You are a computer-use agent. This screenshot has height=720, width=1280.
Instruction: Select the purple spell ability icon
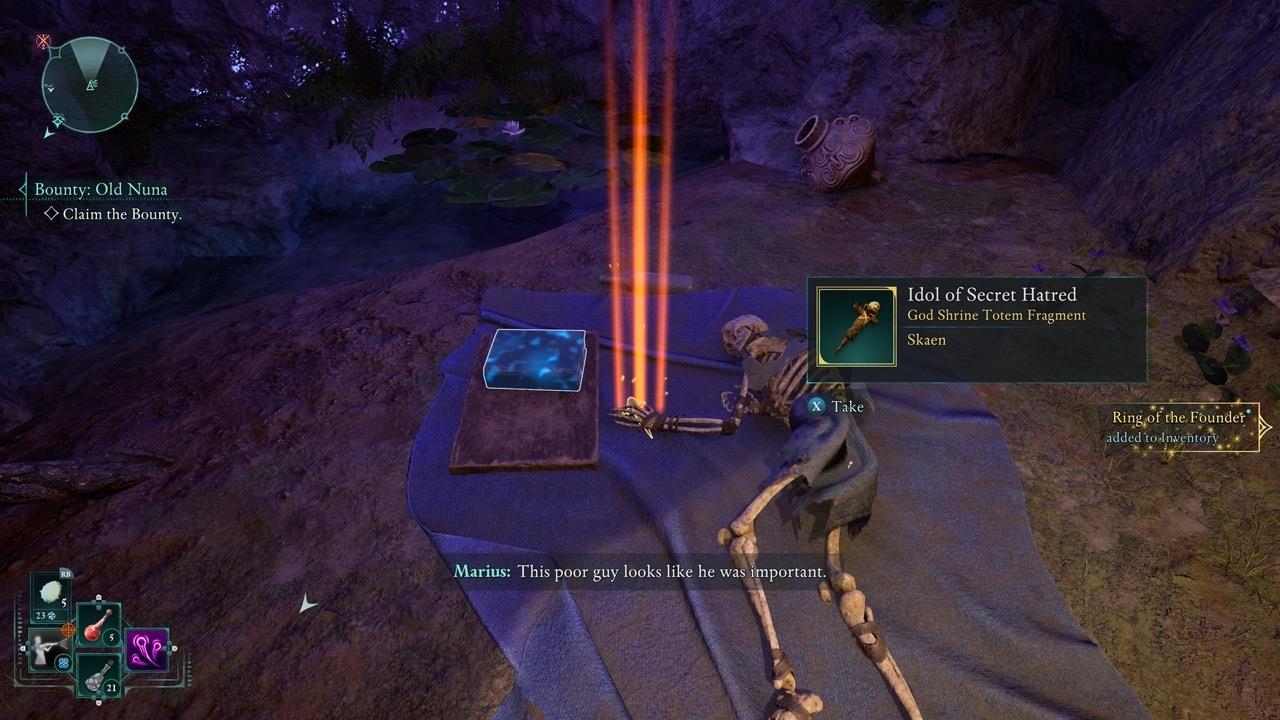[147, 649]
